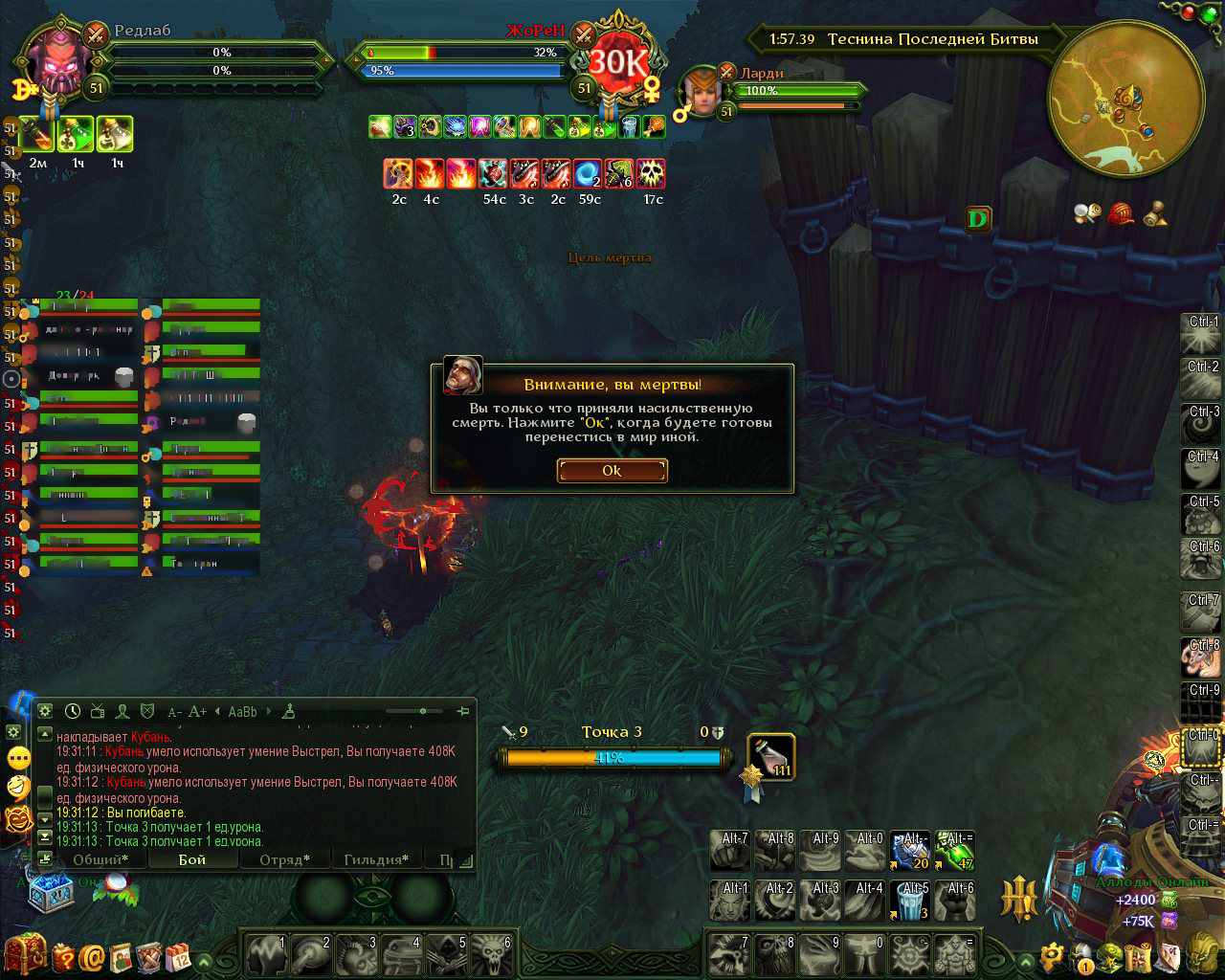Click the green D button
The width and height of the screenshot is (1225, 980).
[x=977, y=219]
